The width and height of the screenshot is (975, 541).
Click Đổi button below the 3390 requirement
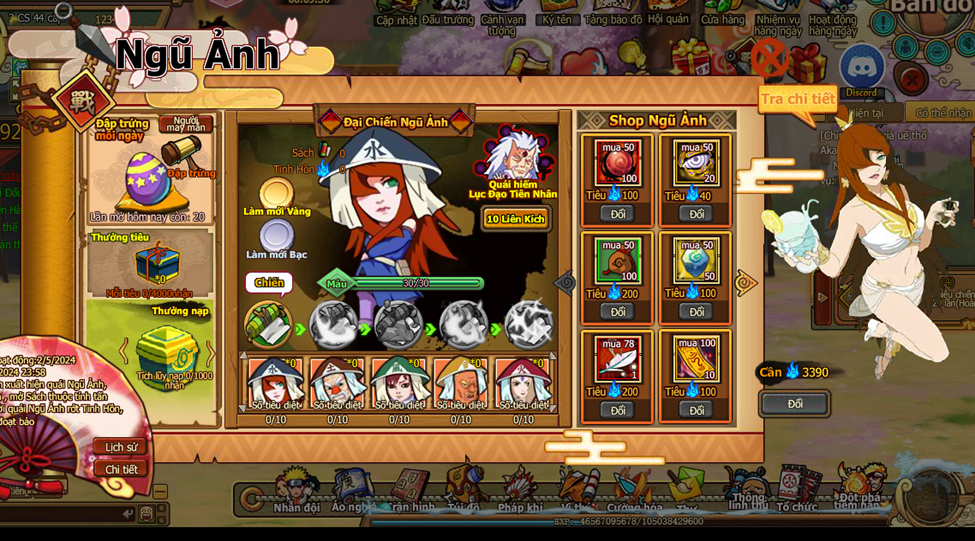(795, 404)
